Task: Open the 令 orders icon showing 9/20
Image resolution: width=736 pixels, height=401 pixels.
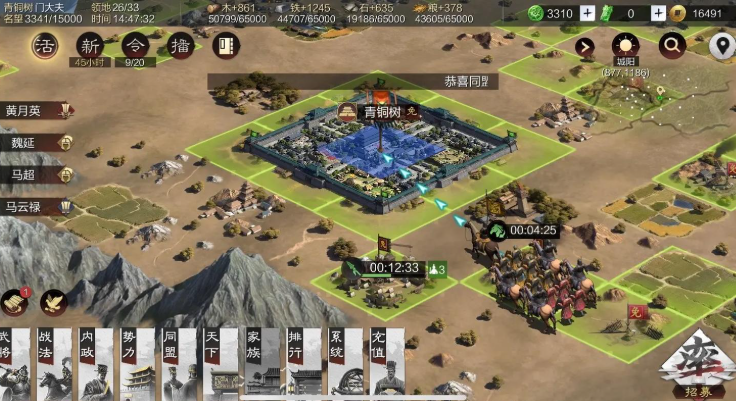Action: point(137,47)
